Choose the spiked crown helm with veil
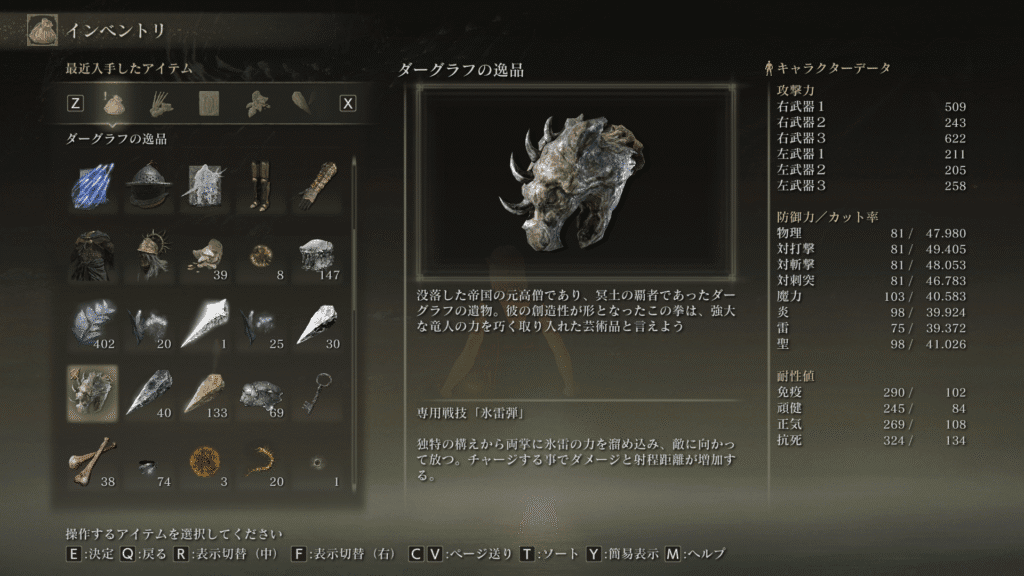Screen dimensions: 1024x576 click(x=149, y=255)
